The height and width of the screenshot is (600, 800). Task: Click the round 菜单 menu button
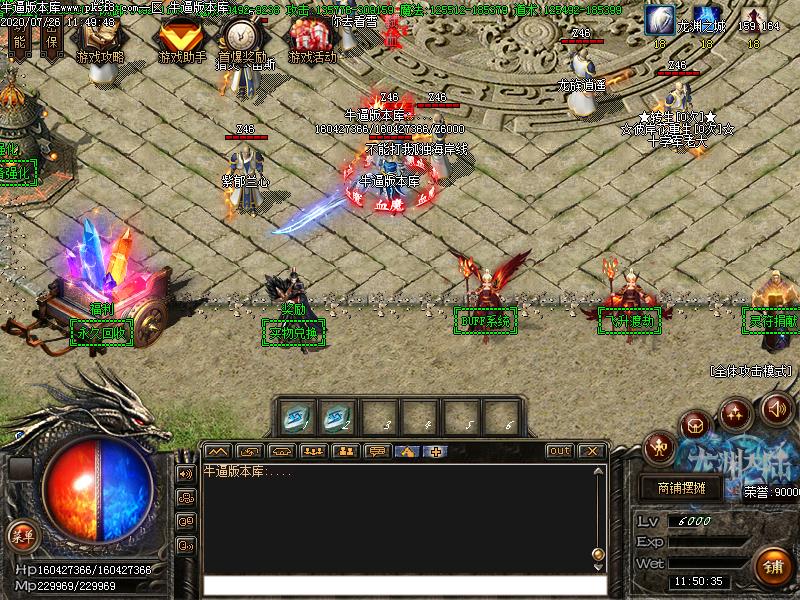[20, 534]
